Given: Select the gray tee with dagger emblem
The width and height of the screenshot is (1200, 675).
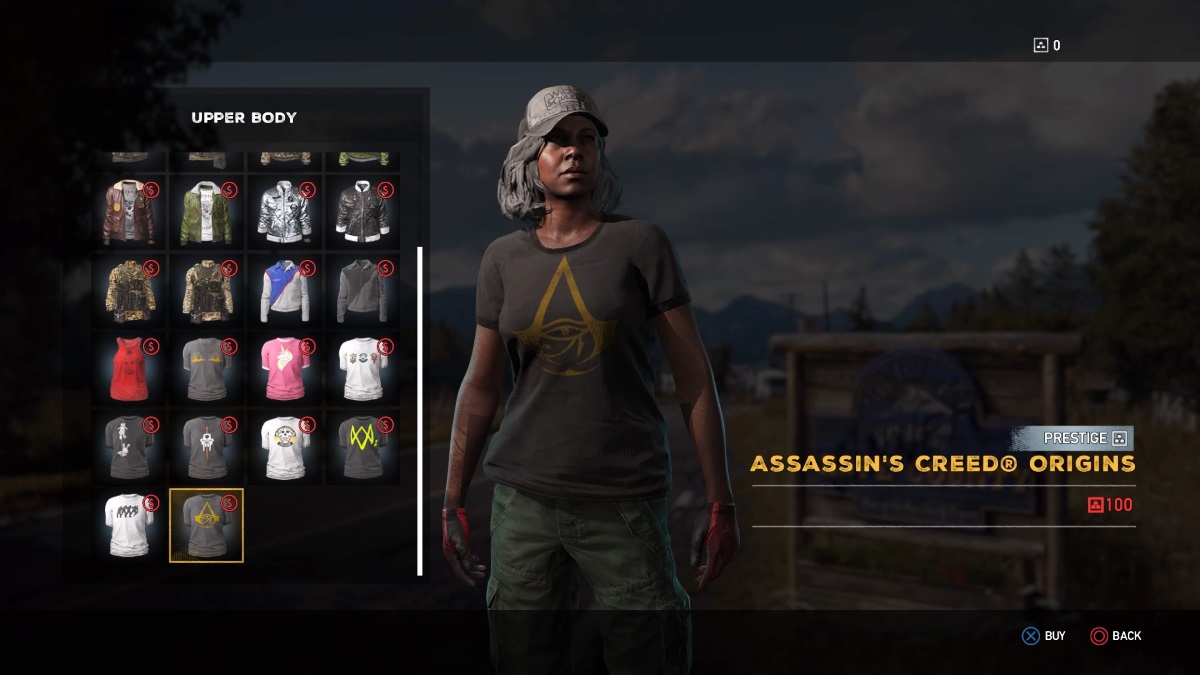Looking at the screenshot, I should point(207,446).
